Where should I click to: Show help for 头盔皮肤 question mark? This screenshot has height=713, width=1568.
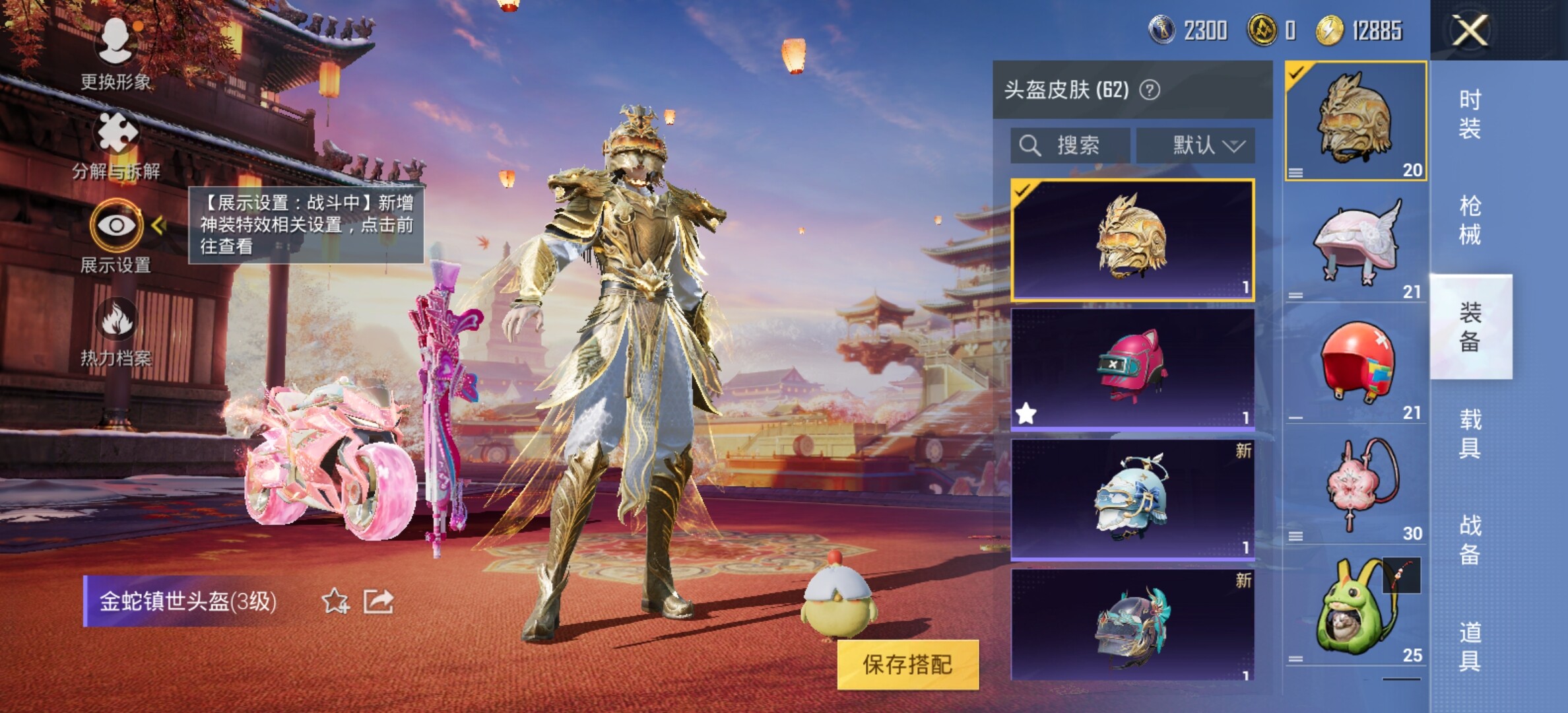click(x=1150, y=90)
